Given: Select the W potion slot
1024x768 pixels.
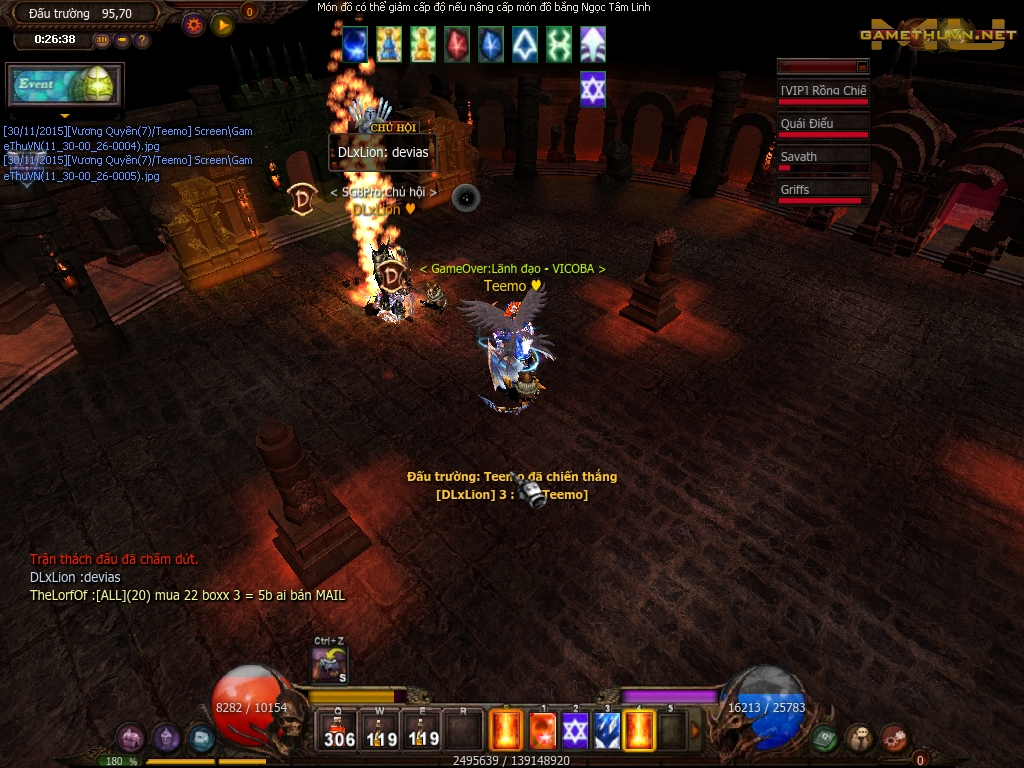Looking at the screenshot, I should [380, 730].
